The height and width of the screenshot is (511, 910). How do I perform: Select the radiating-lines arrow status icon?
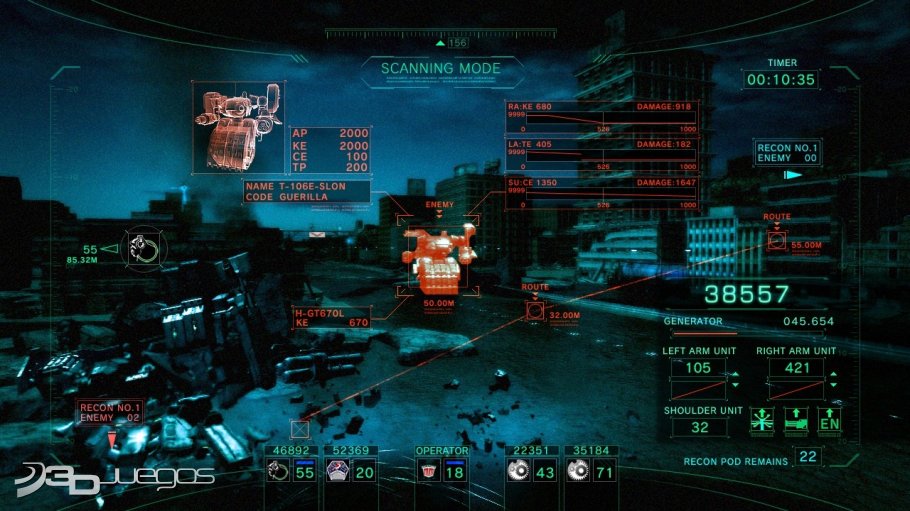click(762, 420)
